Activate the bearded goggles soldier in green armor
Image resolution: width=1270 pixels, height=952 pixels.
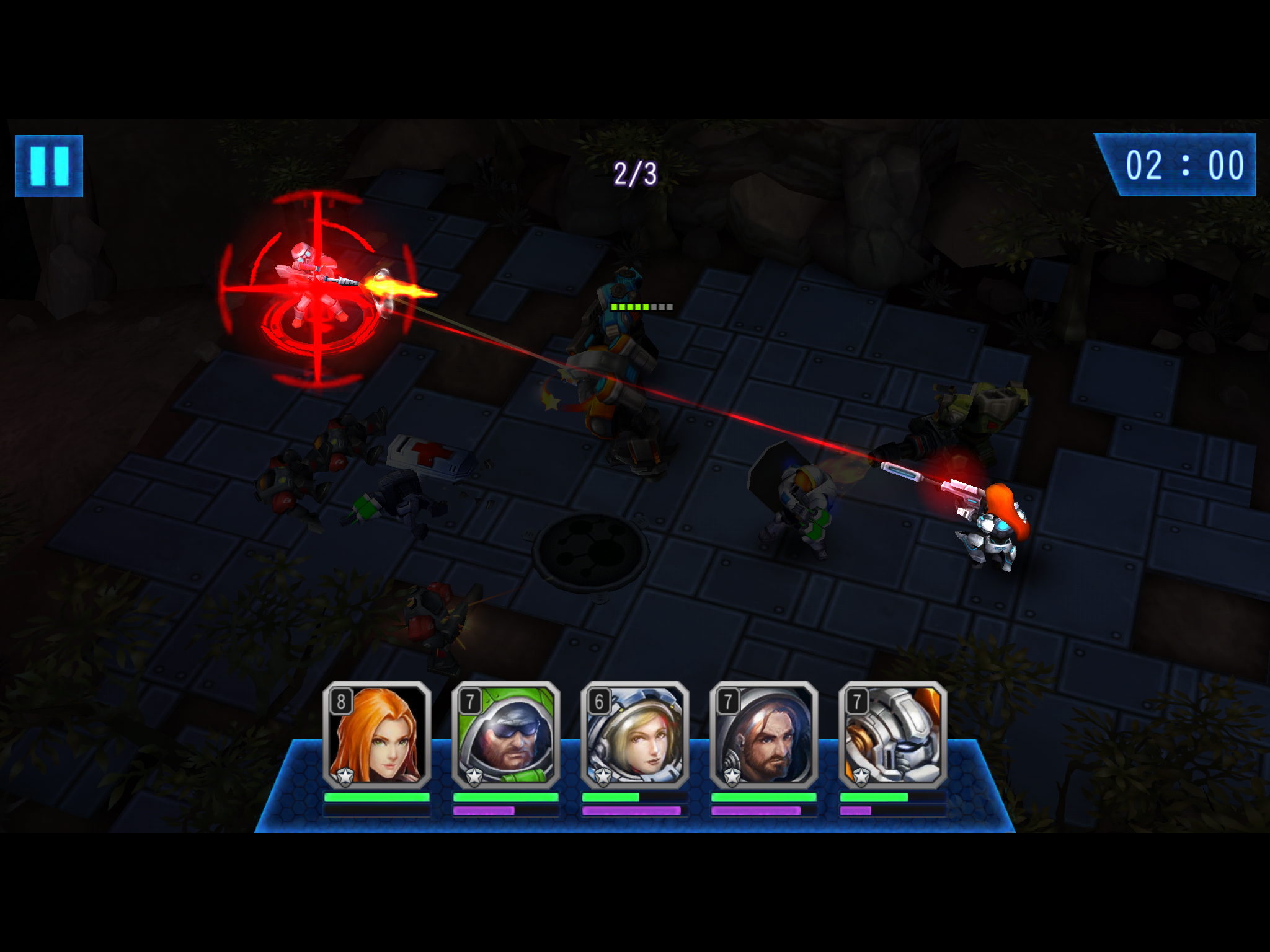coord(505,735)
